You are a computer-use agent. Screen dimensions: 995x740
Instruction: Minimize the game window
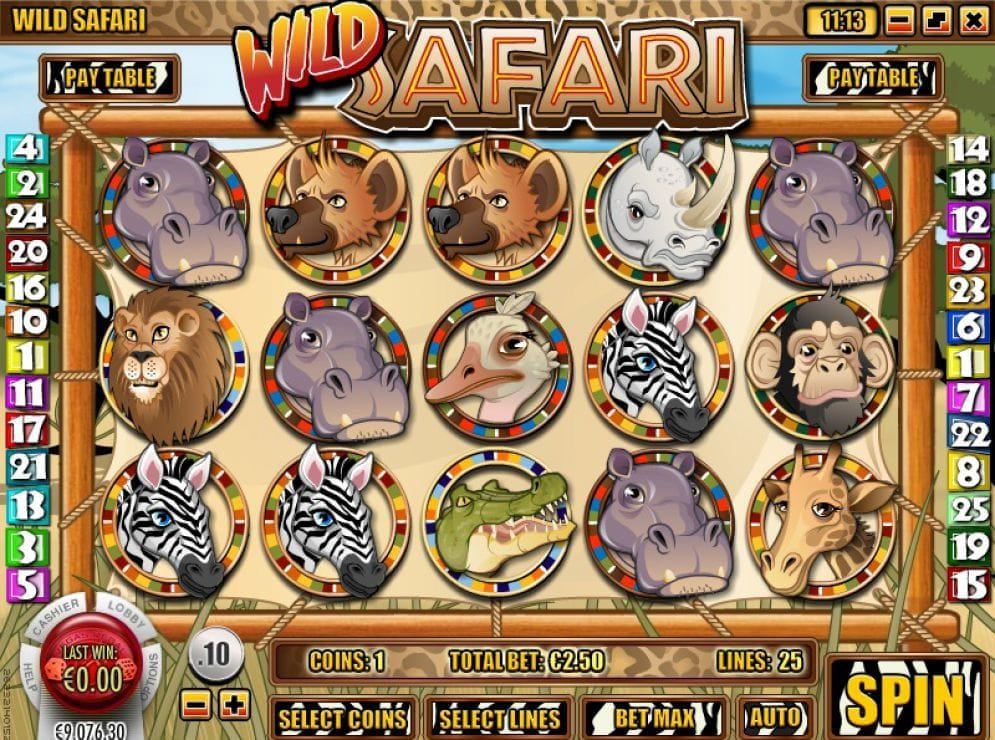pyautogui.click(x=900, y=19)
